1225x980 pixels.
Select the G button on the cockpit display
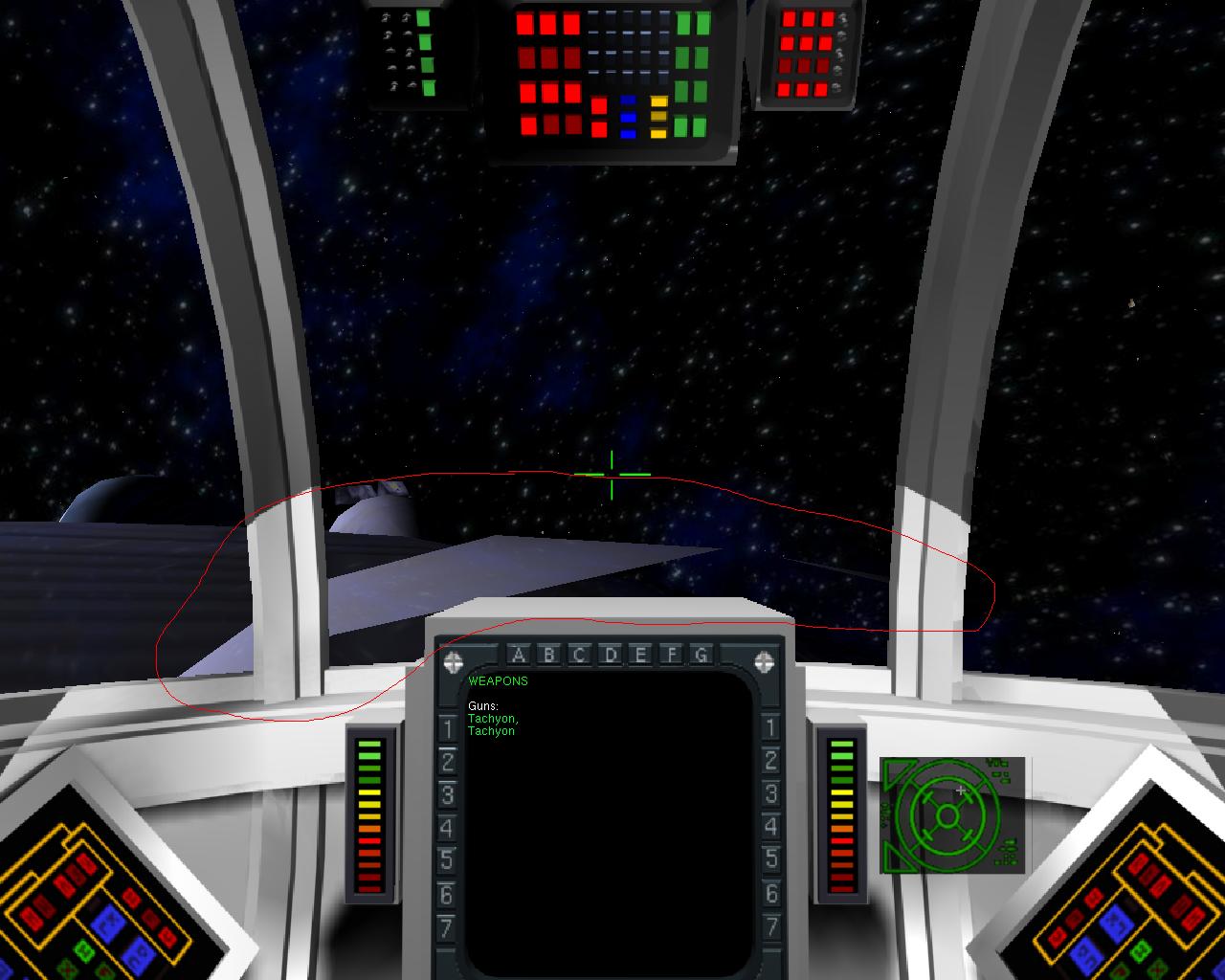[x=702, y=656]
